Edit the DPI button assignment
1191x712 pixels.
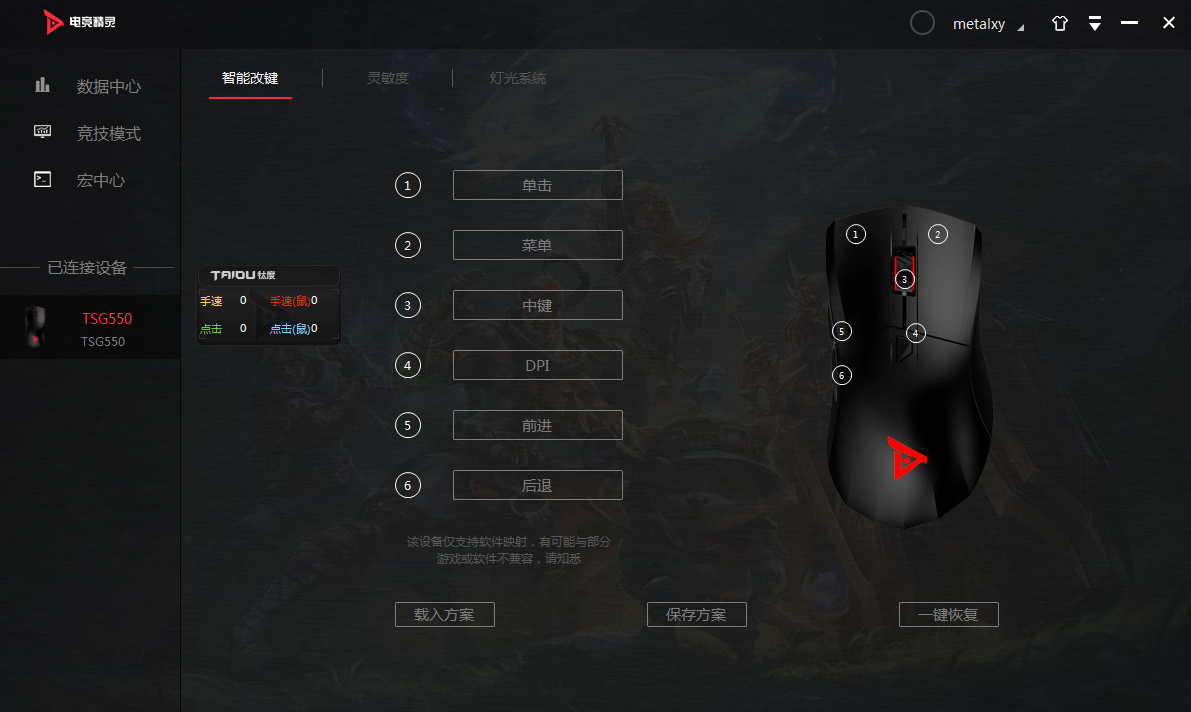click(x=537, y=365)
